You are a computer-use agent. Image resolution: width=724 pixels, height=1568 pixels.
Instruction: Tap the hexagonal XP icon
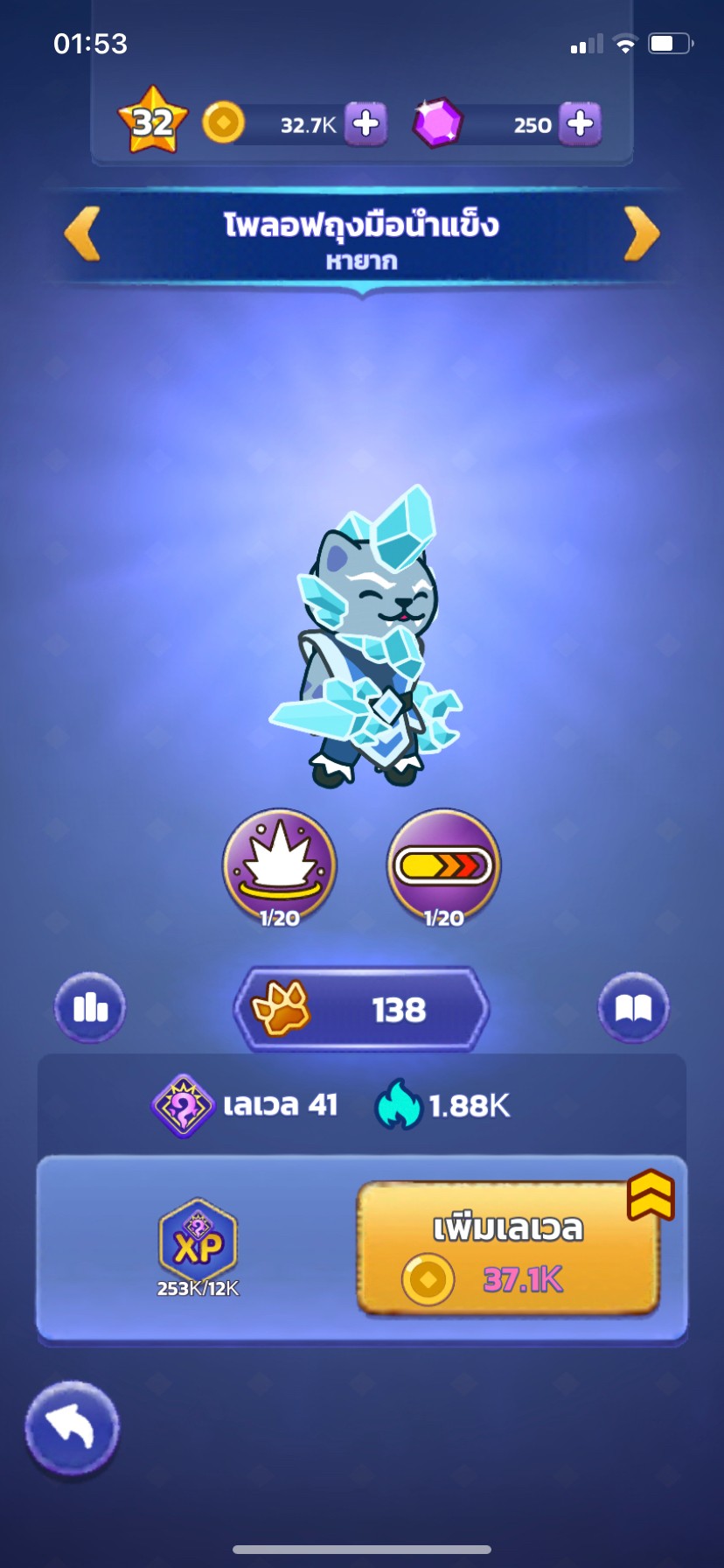click(x=198, y=1242)
